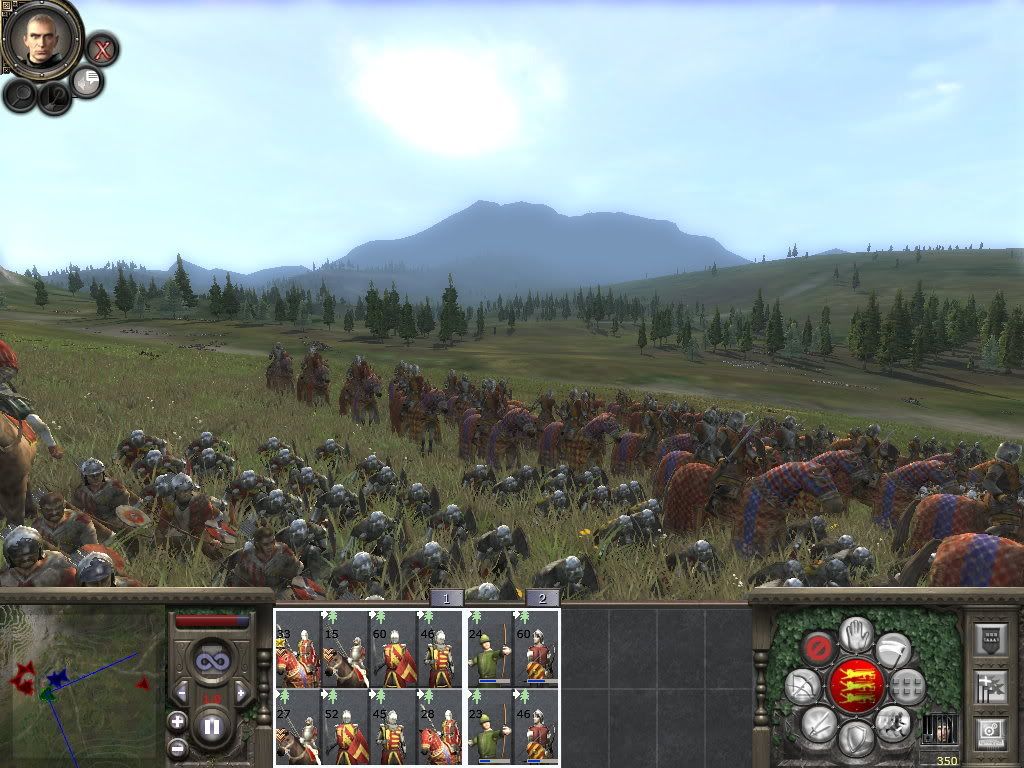Select the shield infantry card with 52 men

pos(346,727)
